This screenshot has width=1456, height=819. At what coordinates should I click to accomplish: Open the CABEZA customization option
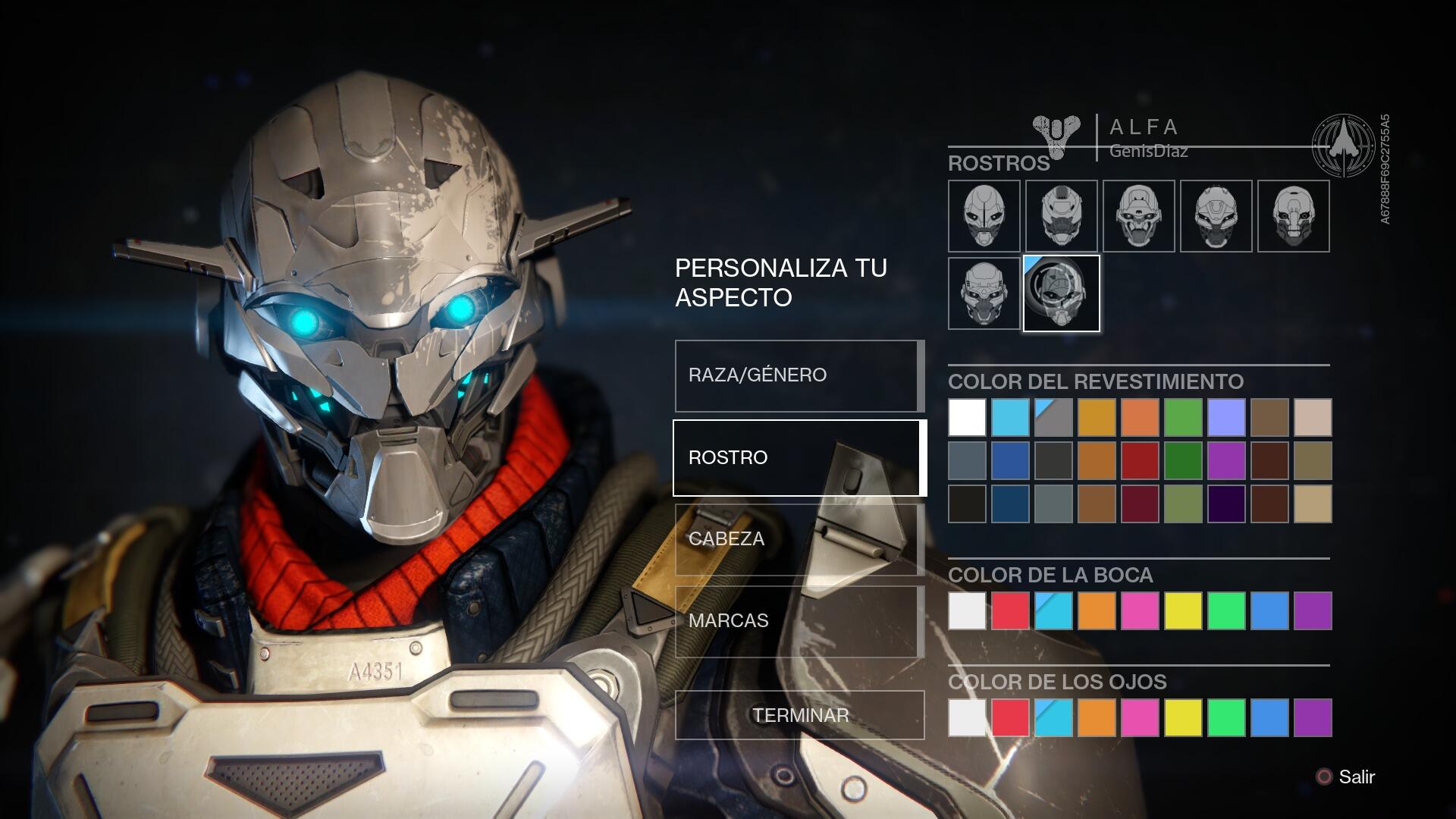tap(799, 539)
